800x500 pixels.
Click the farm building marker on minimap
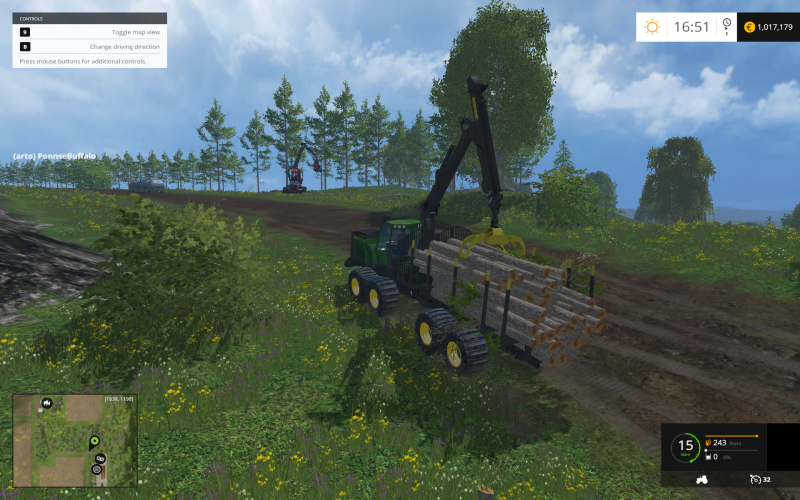(x=46, y=403)
